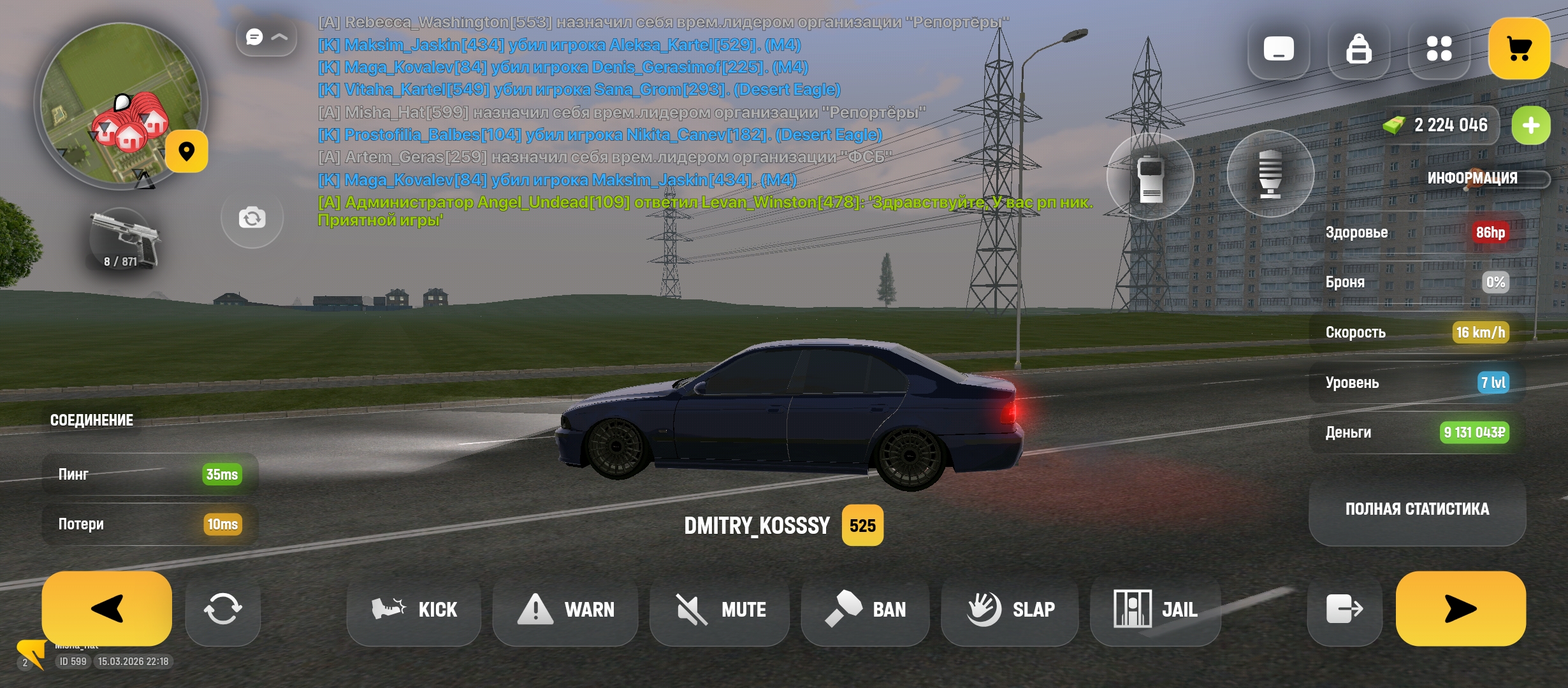Issue a warning using the WARN button
This screenshot has width=1568, height=688.
(565, 610)
